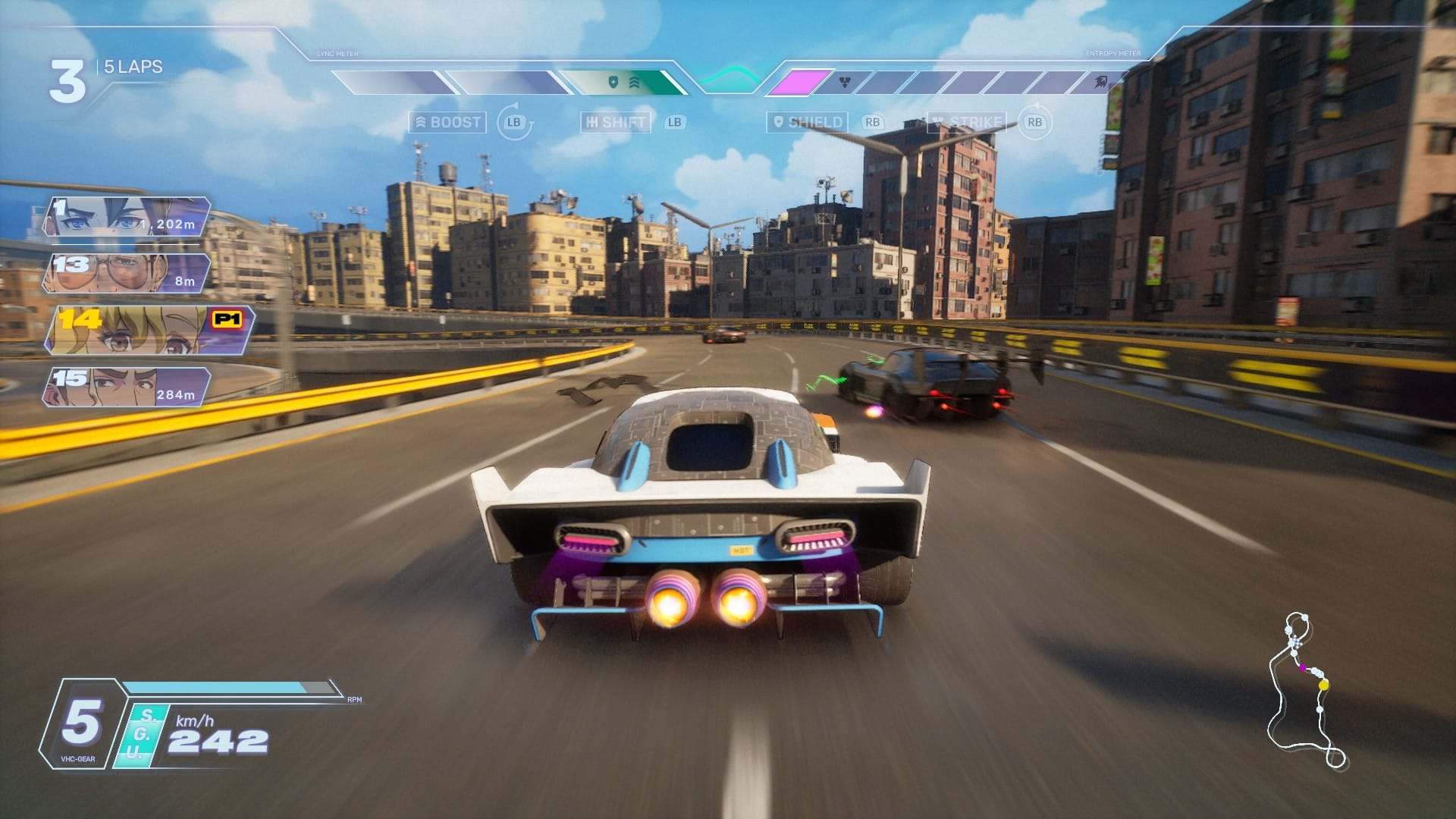Click the RB button icon beside STRIKE
Screen dimensions: 1456x819
1036,121
